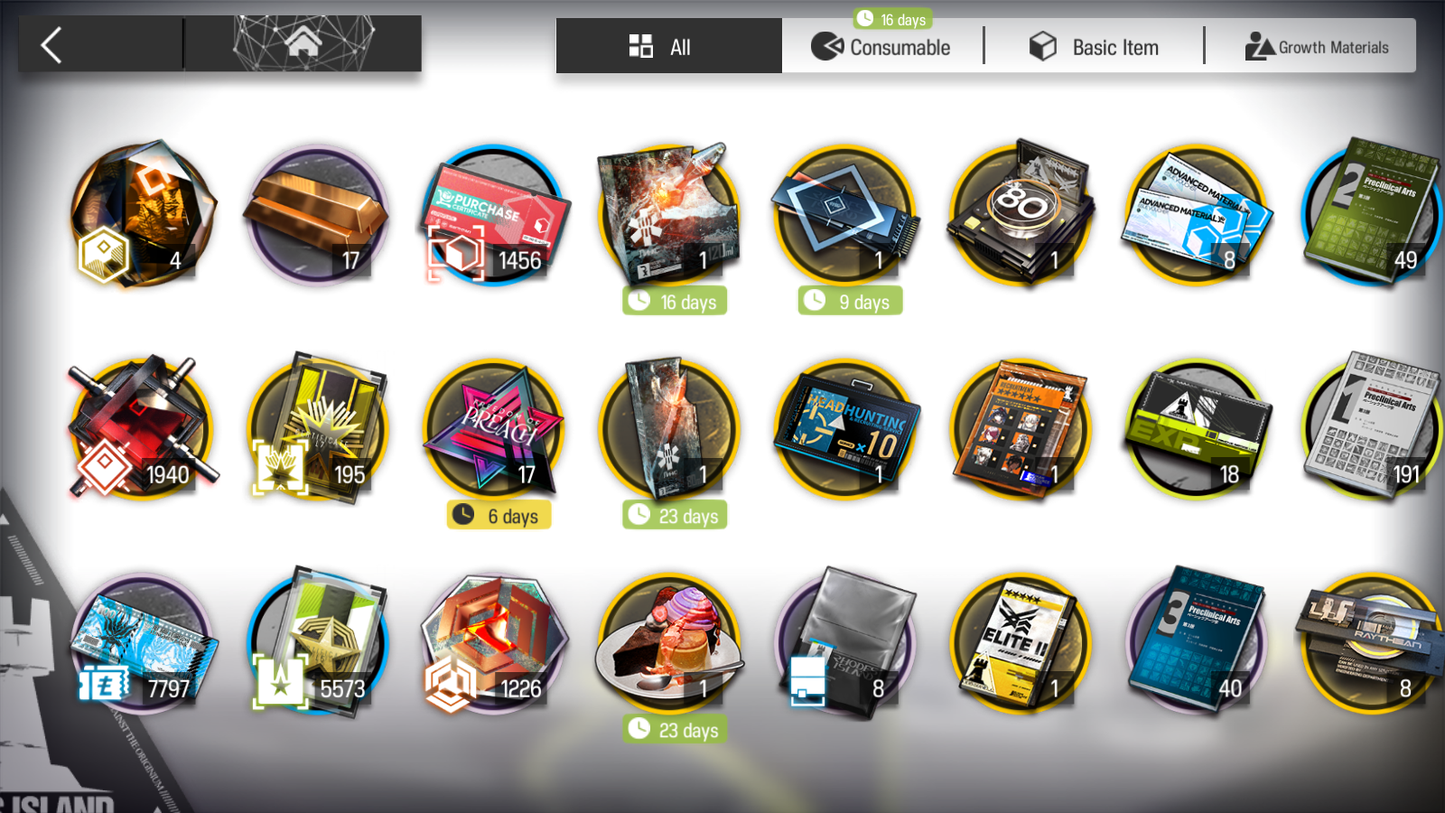Open the blue Preclinical Arts book 3

[x=1196, y=641]
